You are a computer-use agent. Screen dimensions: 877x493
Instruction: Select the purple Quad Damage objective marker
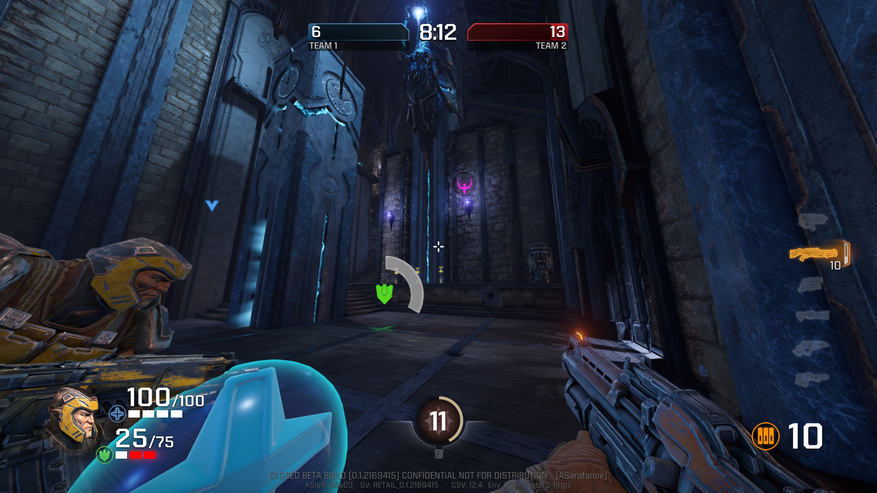point(464,183)
